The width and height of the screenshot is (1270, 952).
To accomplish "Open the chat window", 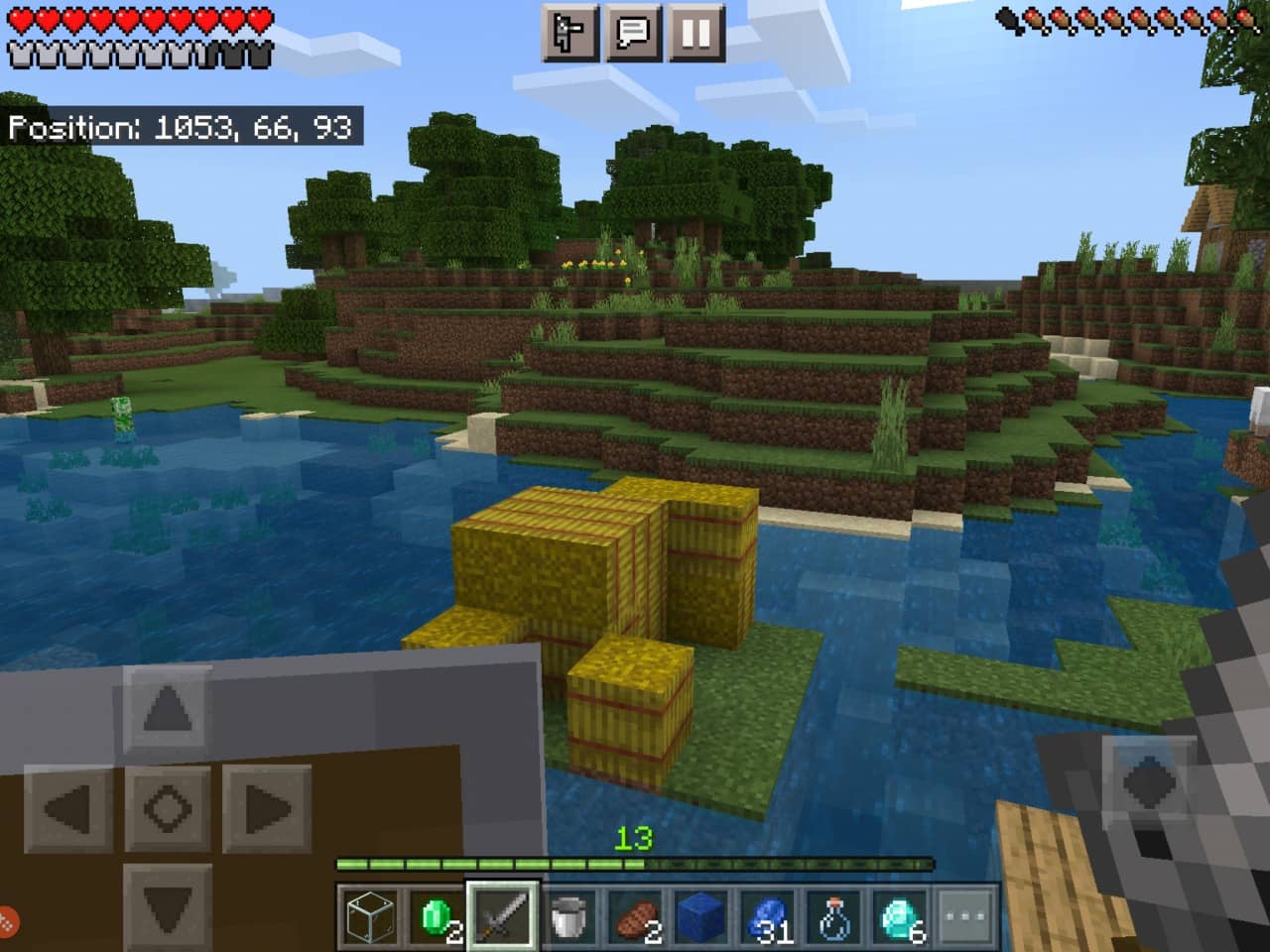I will click(633, 33).
